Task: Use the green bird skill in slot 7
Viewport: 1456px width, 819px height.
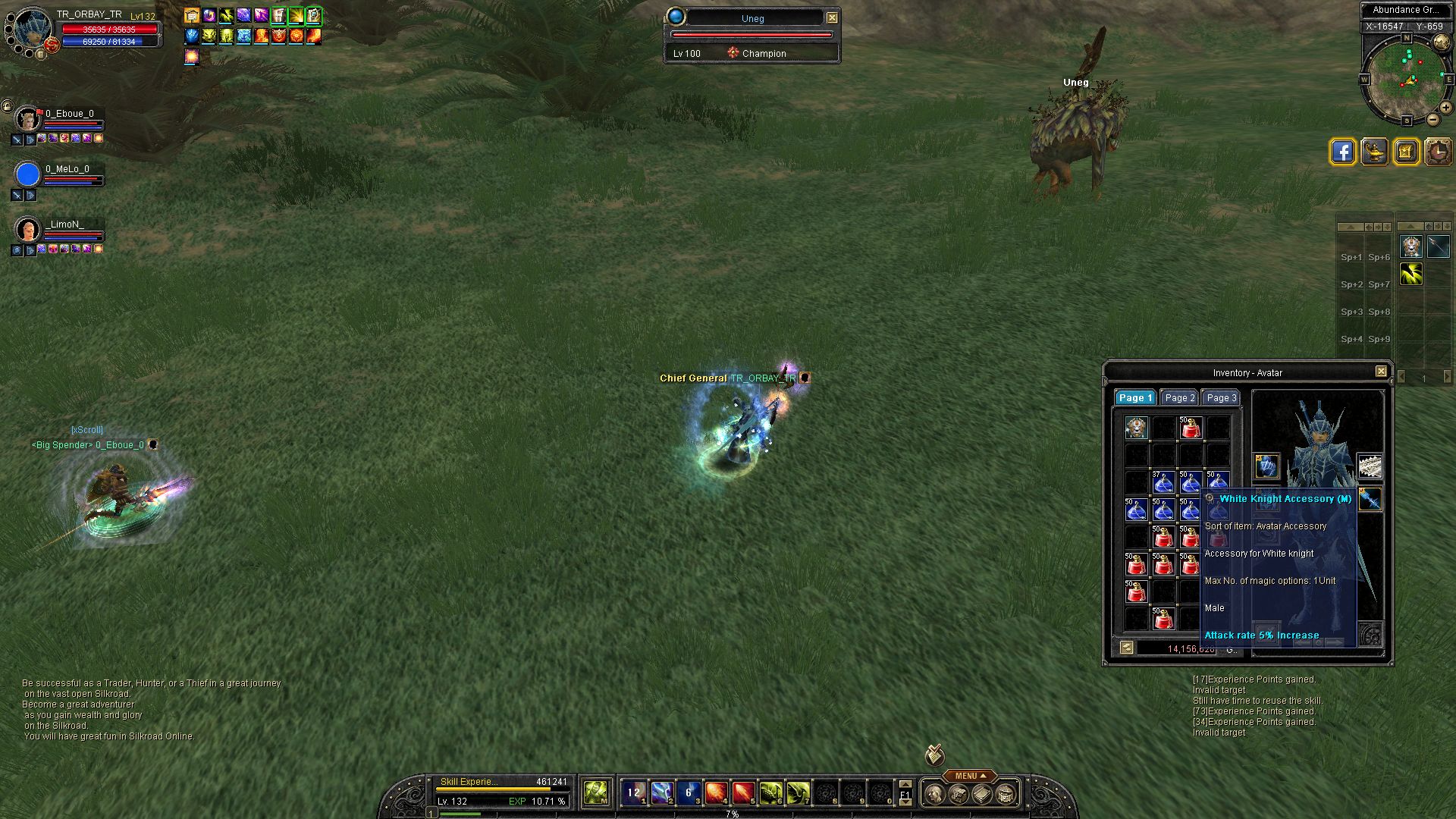Action: (x=798, y=793)
